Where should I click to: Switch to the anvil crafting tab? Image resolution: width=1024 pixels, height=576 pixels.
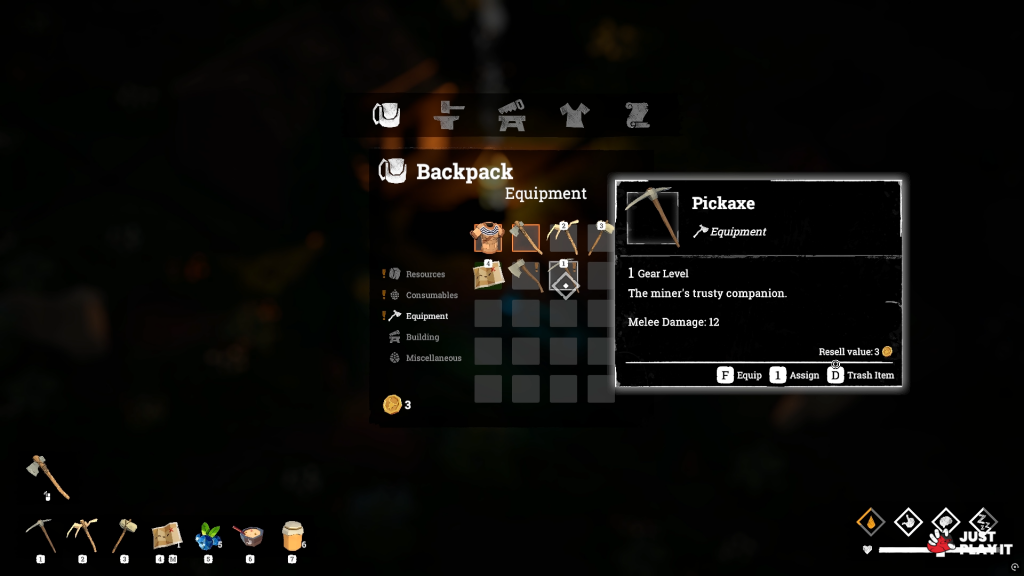(449, 116)
